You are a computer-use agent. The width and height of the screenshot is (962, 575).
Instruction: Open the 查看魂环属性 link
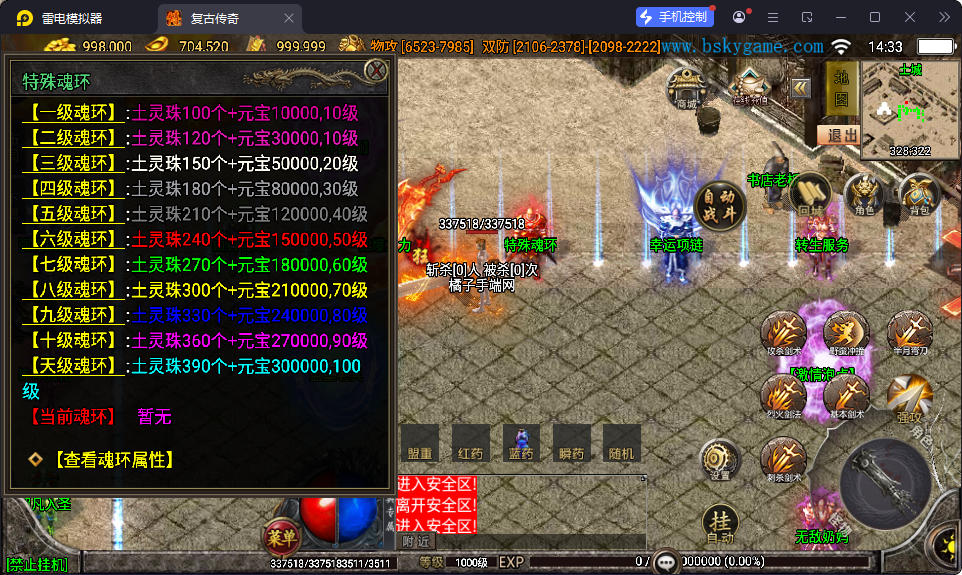tap(113, 459)
